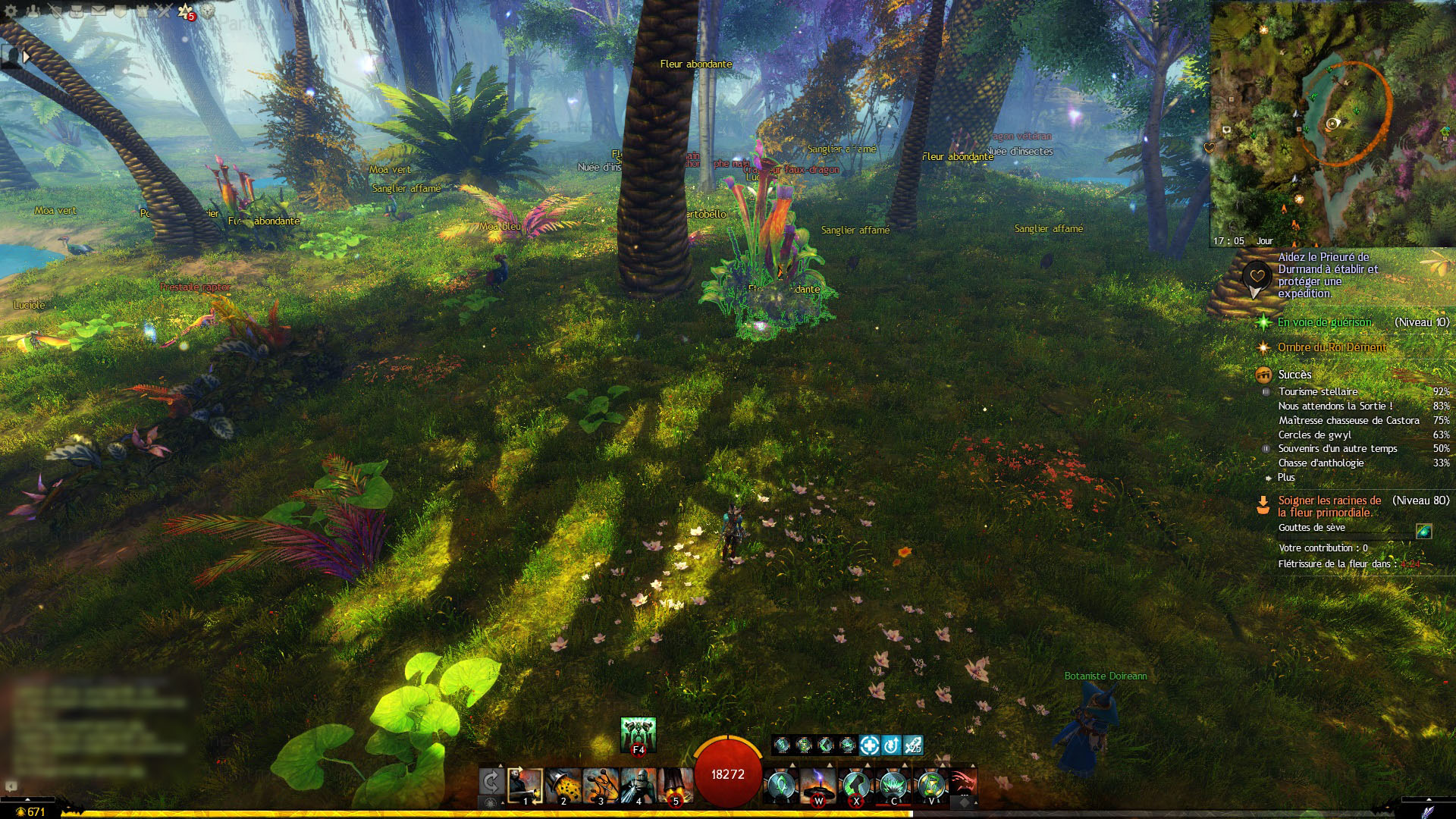Viewport: 1456px width, 819px height.
Task: Open the gear-shaped game menu
Action: coord(11,11)
